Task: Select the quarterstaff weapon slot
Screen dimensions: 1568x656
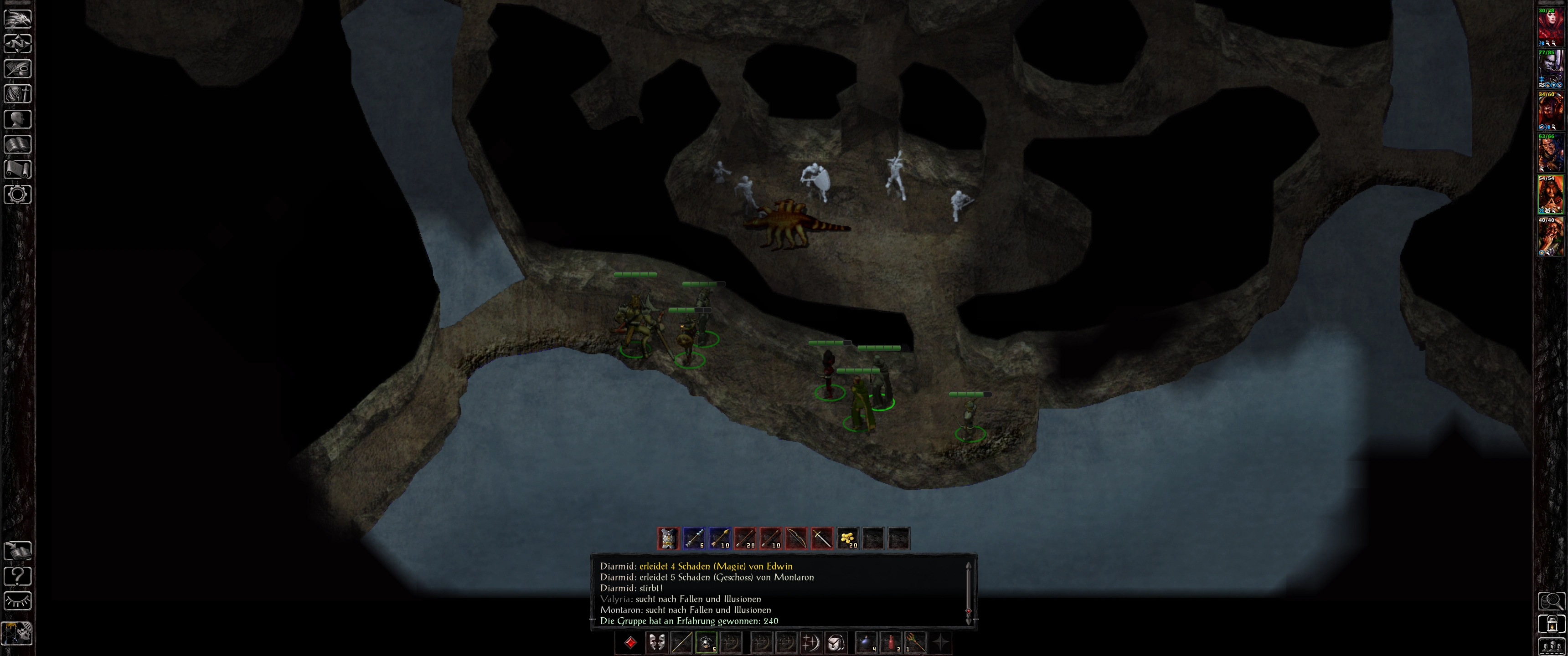Action: (681, 643)
